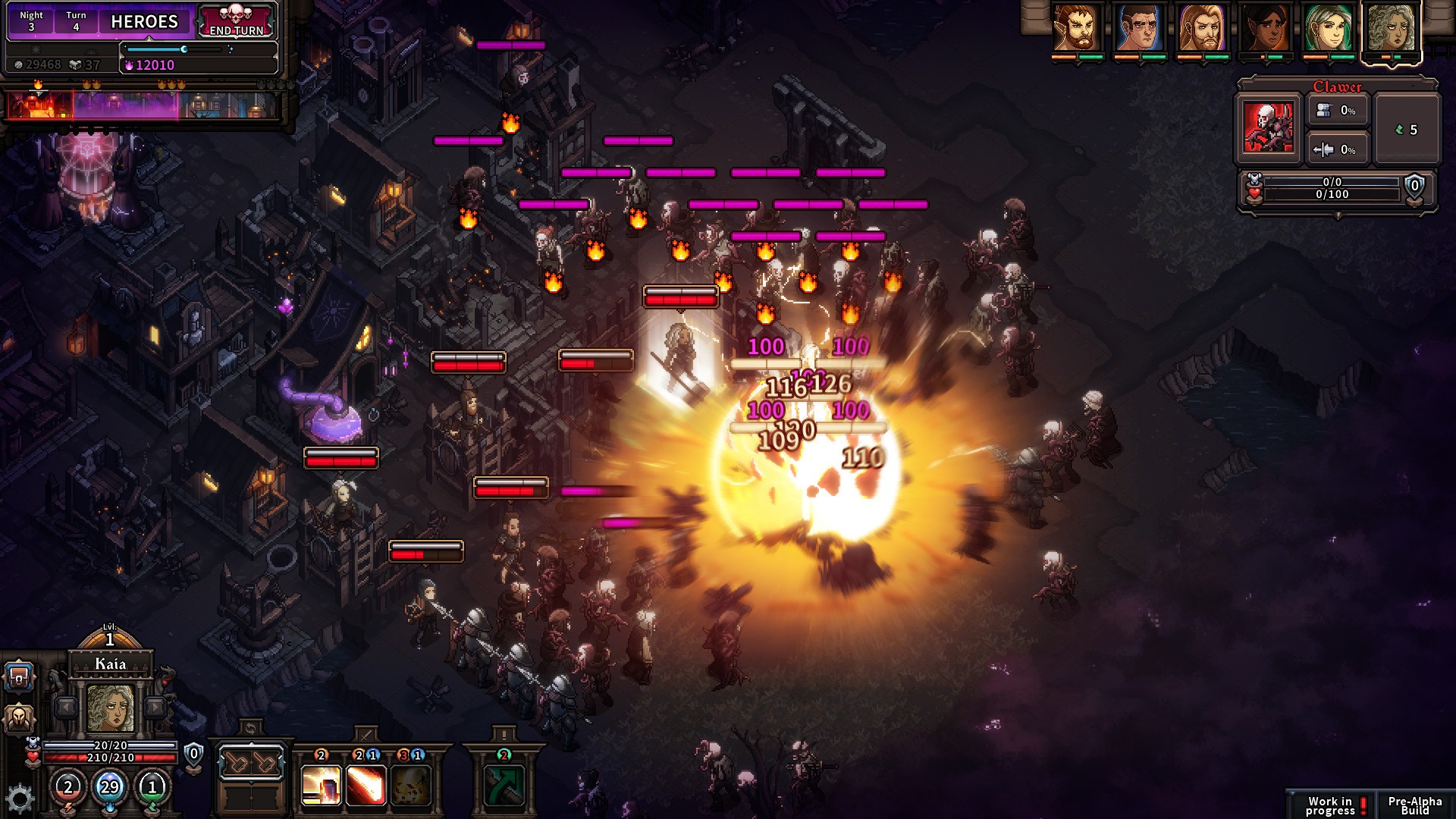This screenshot has height=819, width=1456.
Task: Activate the dimmed golden burst skill
Action: pyautogui.click(x=410, y=785)
